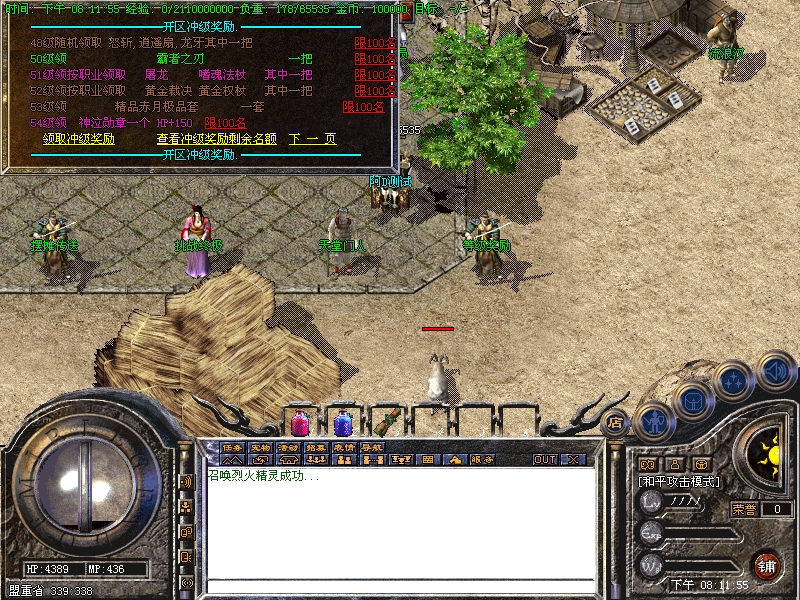Click the chat text input line
The image size is (800, 600).
[x=400, y=584]
